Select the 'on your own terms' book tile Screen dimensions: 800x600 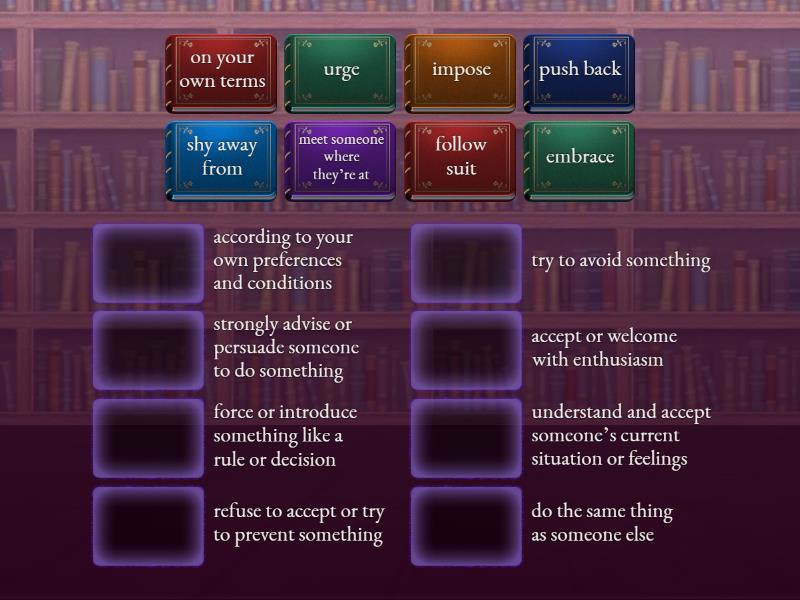[221, 70]
